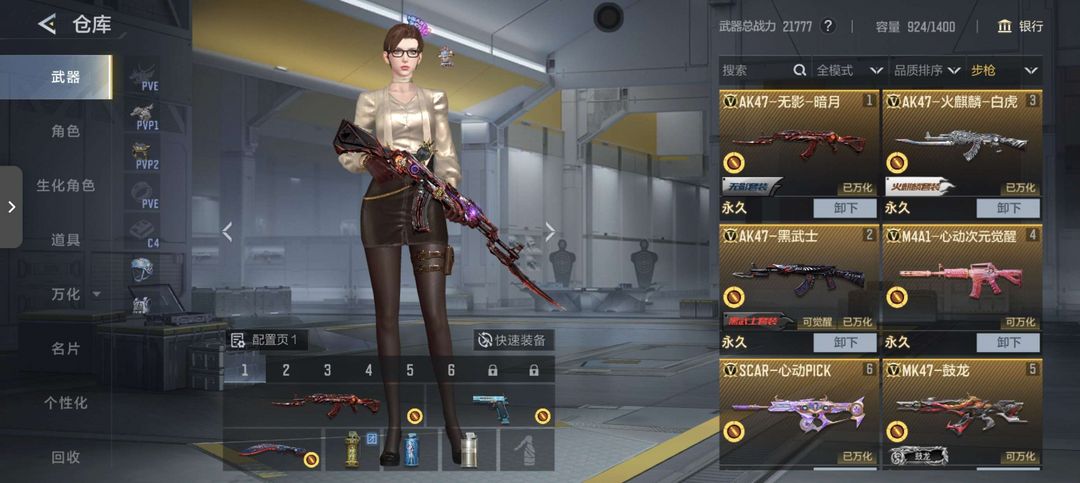Select the 道具 category tab

(x=66, y=240)
